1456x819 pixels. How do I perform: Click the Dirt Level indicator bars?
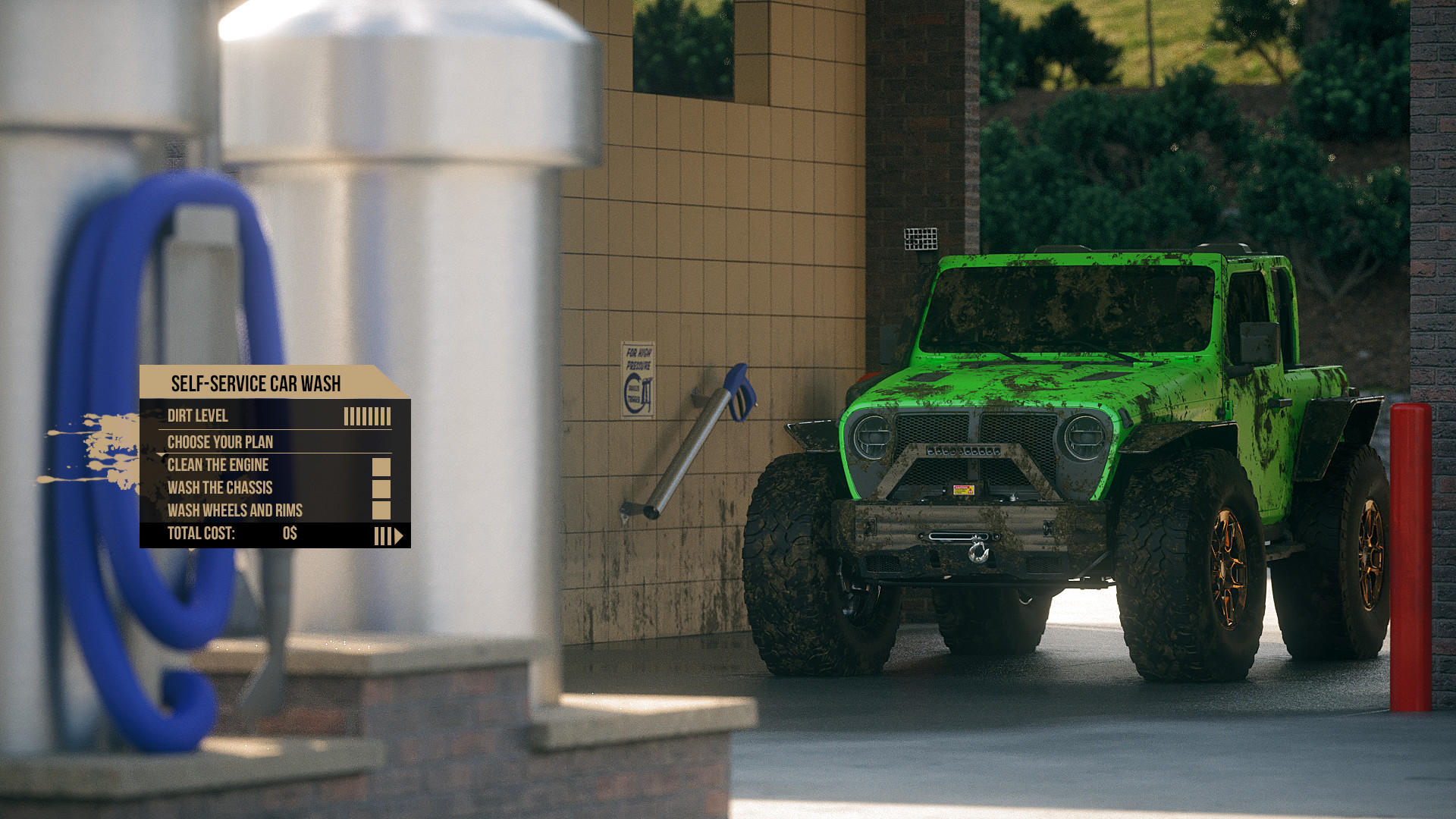pyautogui.click(x=367, y=416)
